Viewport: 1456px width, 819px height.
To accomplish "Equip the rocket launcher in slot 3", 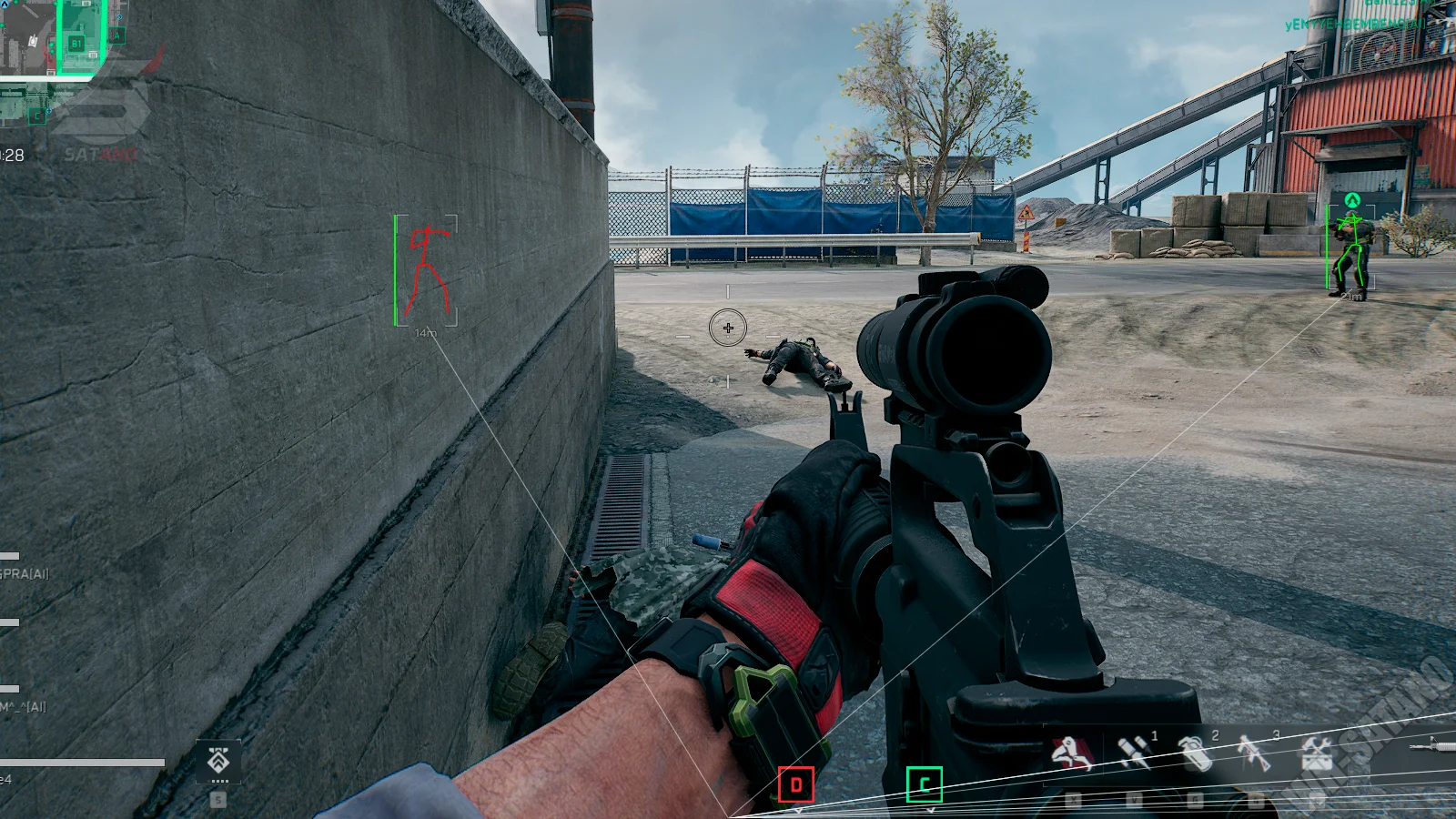I will pos(1254,753).
